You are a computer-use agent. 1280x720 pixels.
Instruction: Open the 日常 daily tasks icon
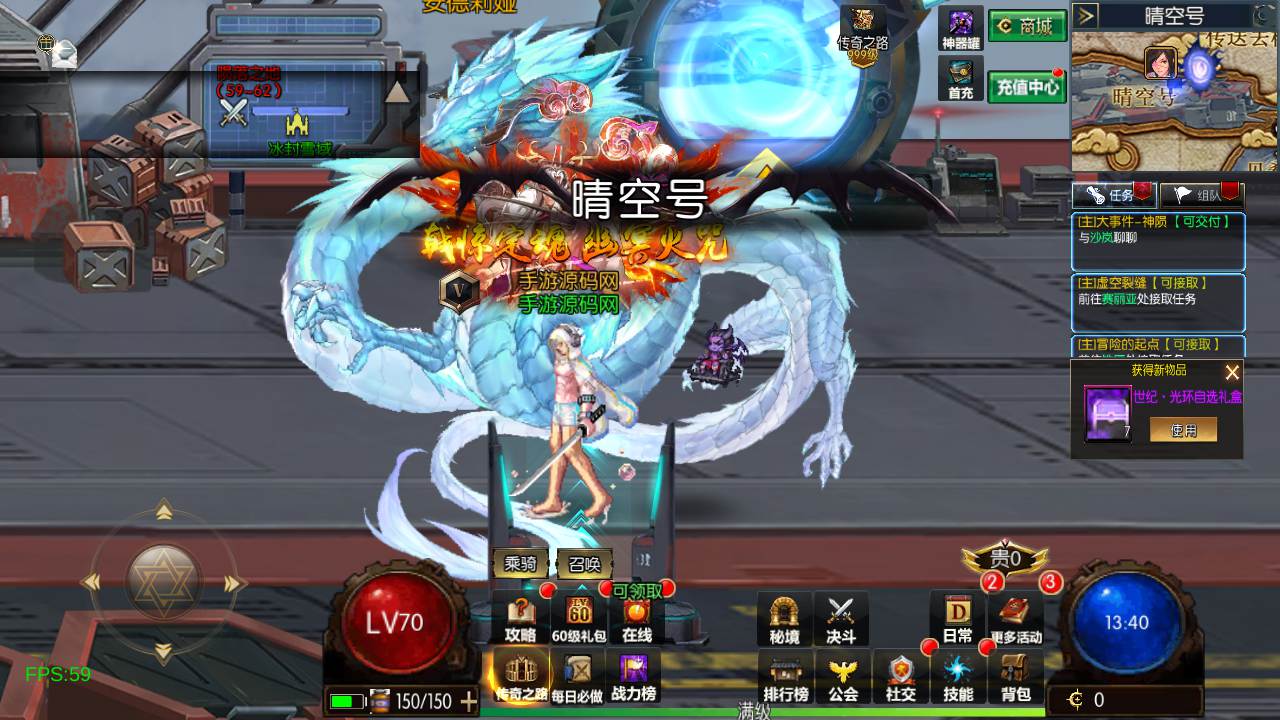957,619
